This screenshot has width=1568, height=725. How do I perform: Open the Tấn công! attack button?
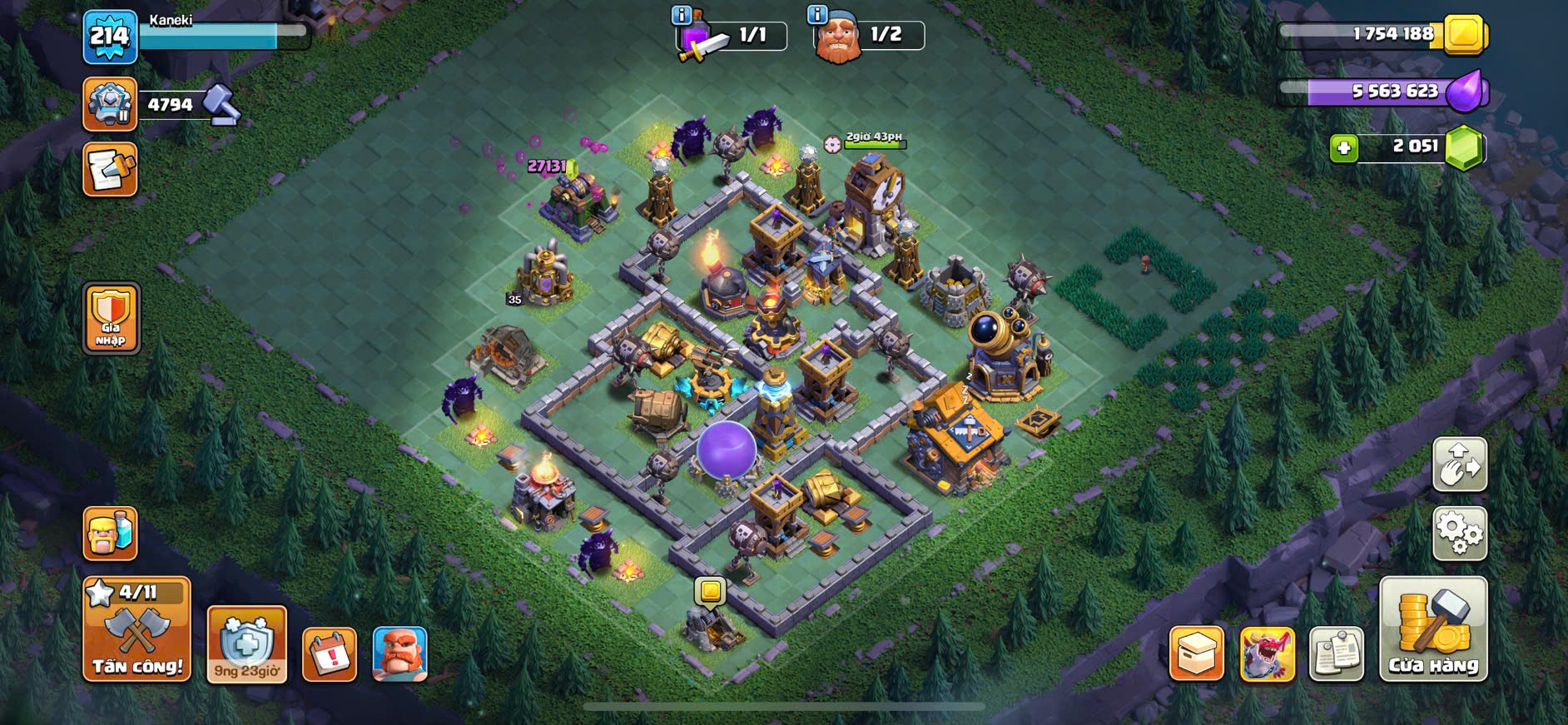[136, 630]
